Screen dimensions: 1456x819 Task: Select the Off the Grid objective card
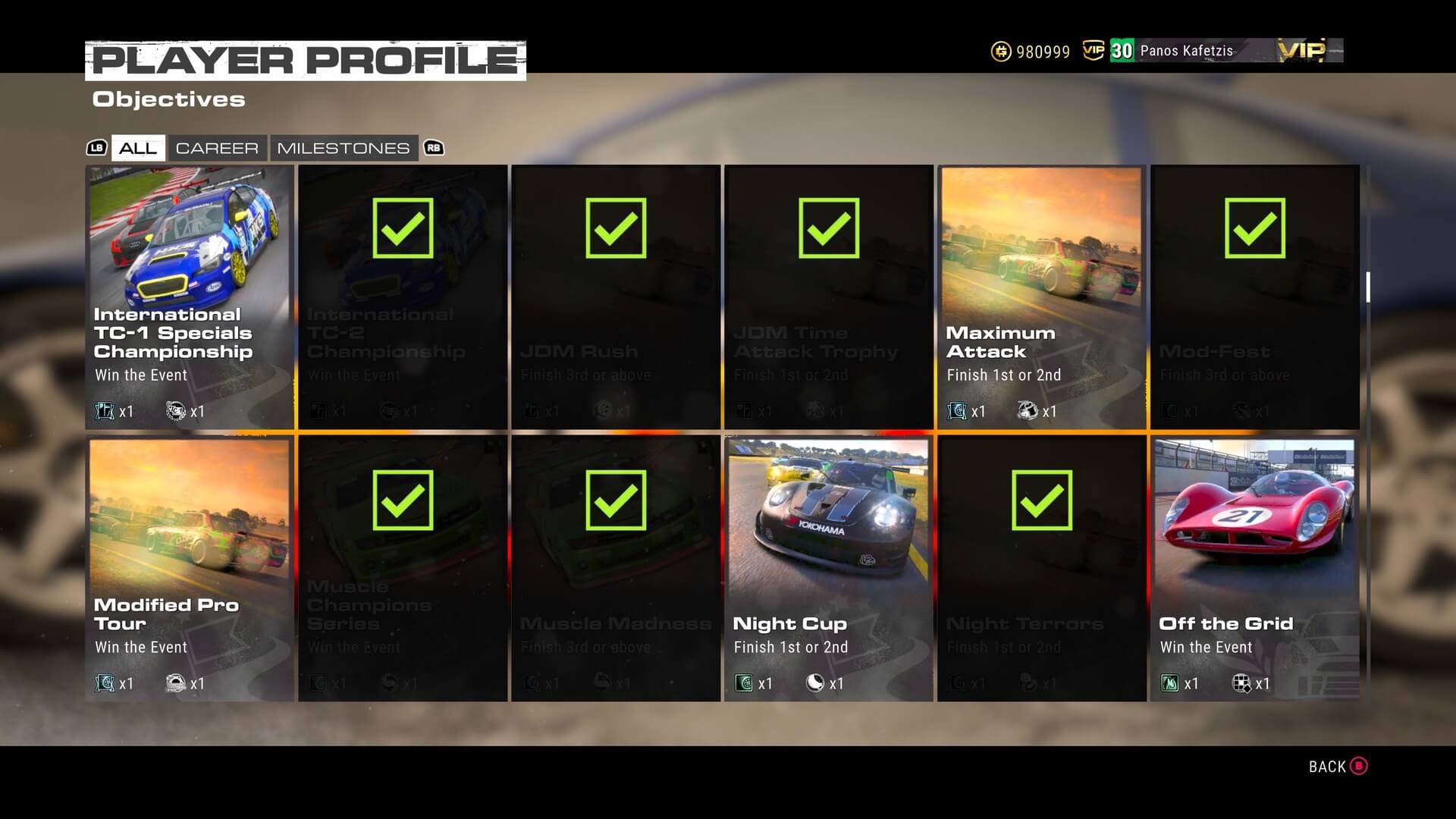(1254, 569)
